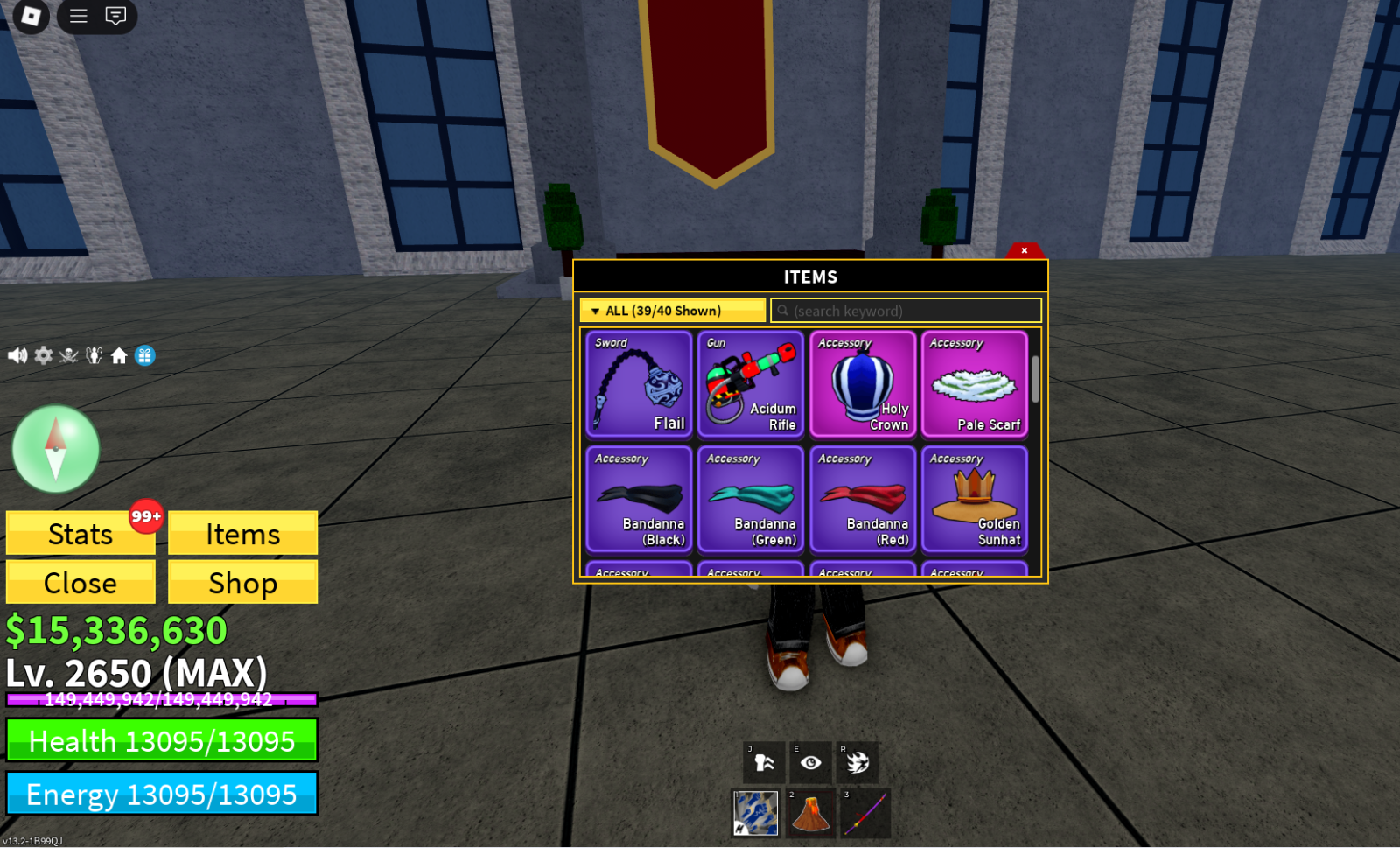Open the Shop menu
This screenshot has width=1400, height=848.
[x=242, y=583]
